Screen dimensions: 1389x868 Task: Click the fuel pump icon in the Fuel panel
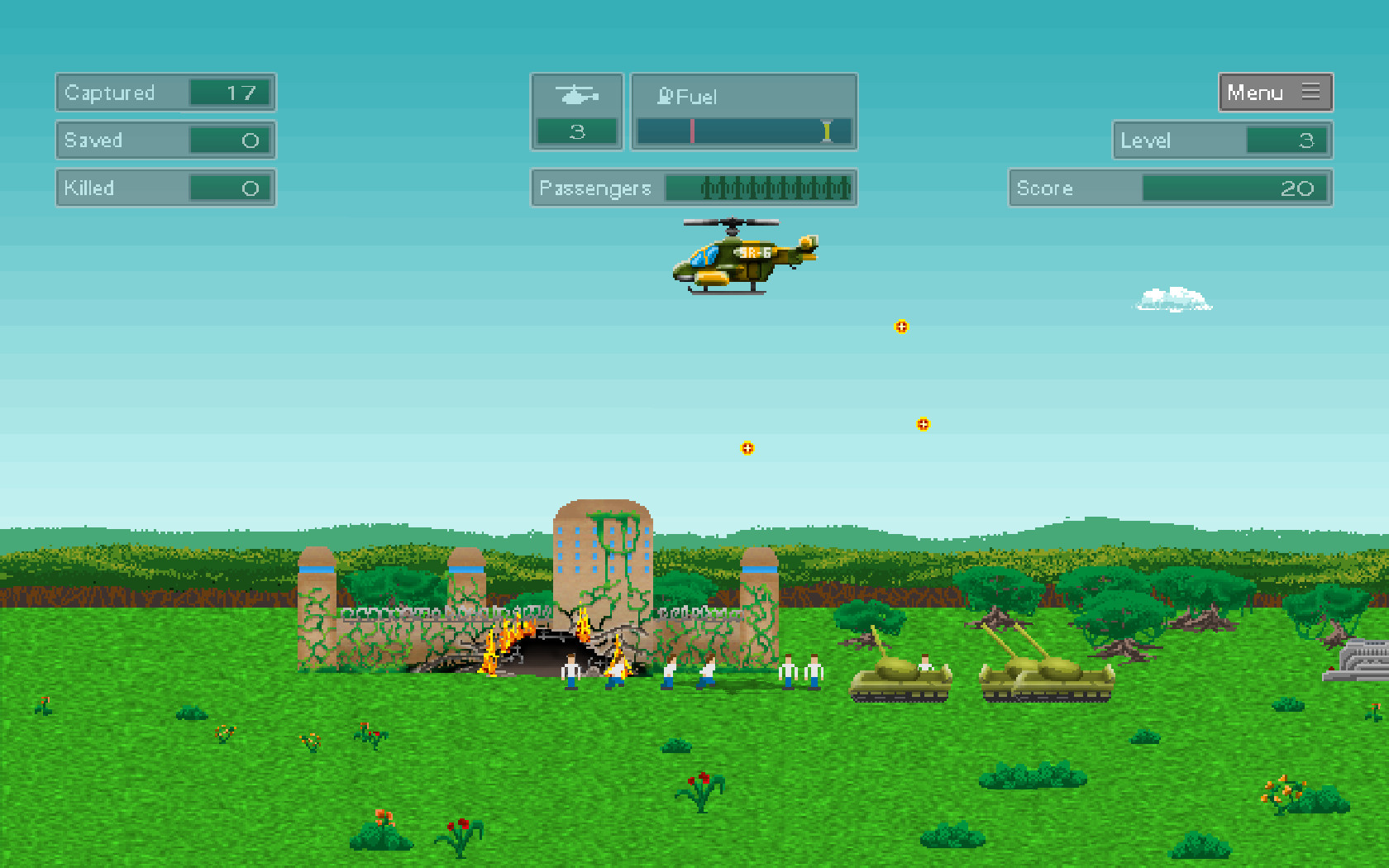tap(664, 96)
